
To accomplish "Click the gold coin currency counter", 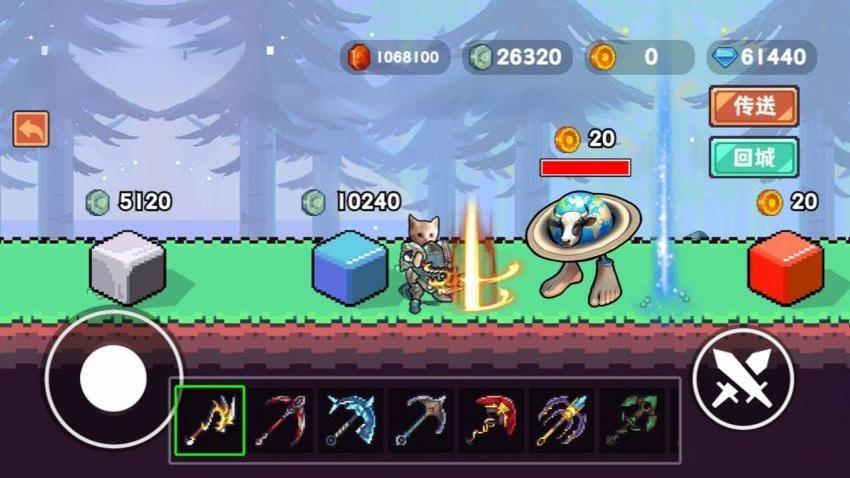I will click(x=639, y=57).
